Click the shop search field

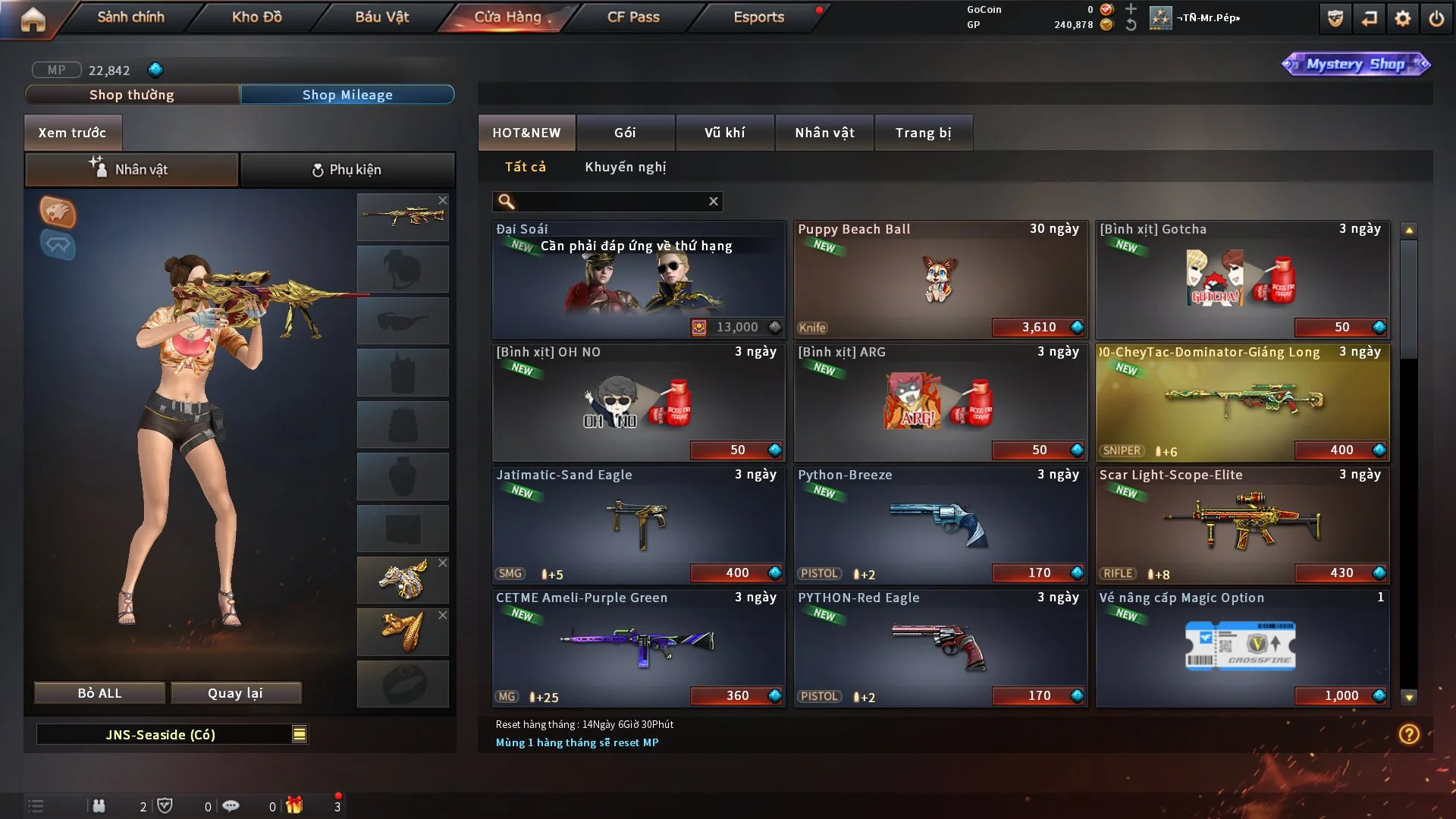pos(610,201)
